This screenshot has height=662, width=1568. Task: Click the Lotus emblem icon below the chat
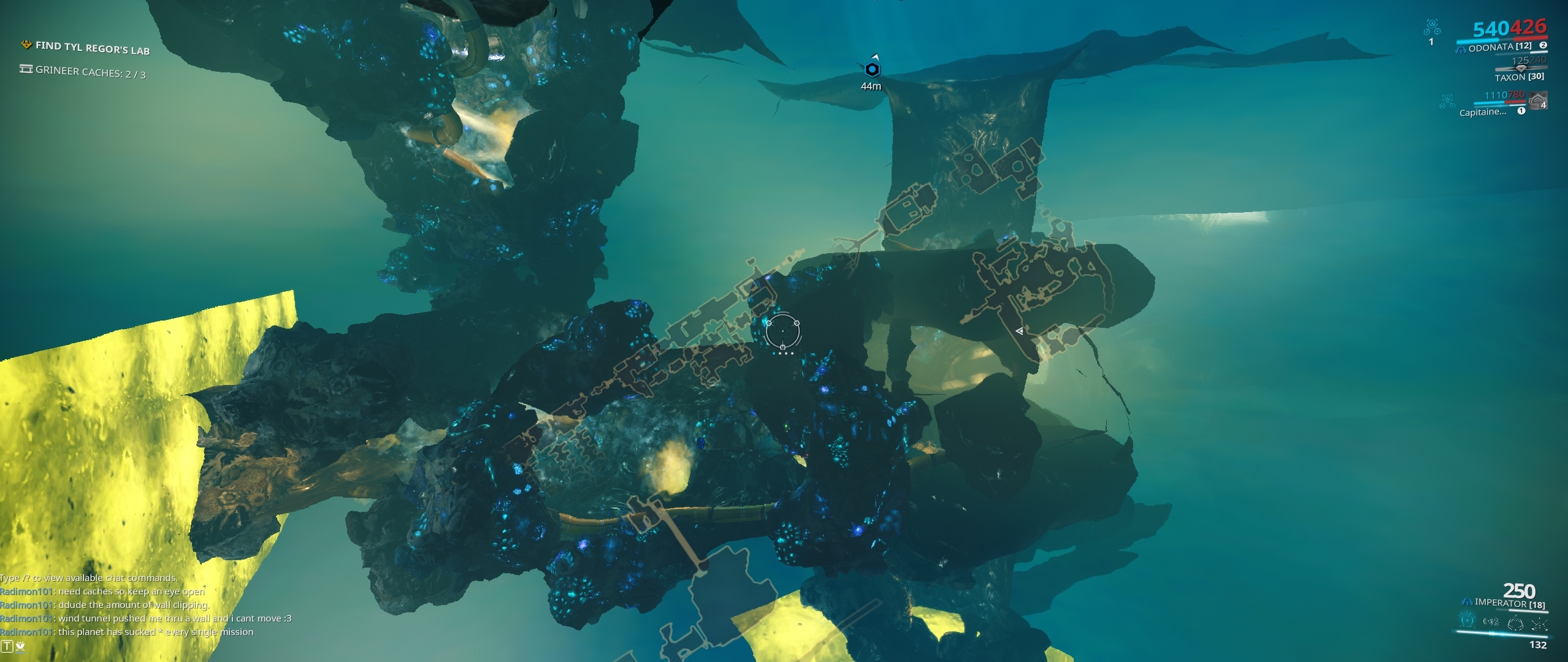pyautogui.click(x=20, y=647)
